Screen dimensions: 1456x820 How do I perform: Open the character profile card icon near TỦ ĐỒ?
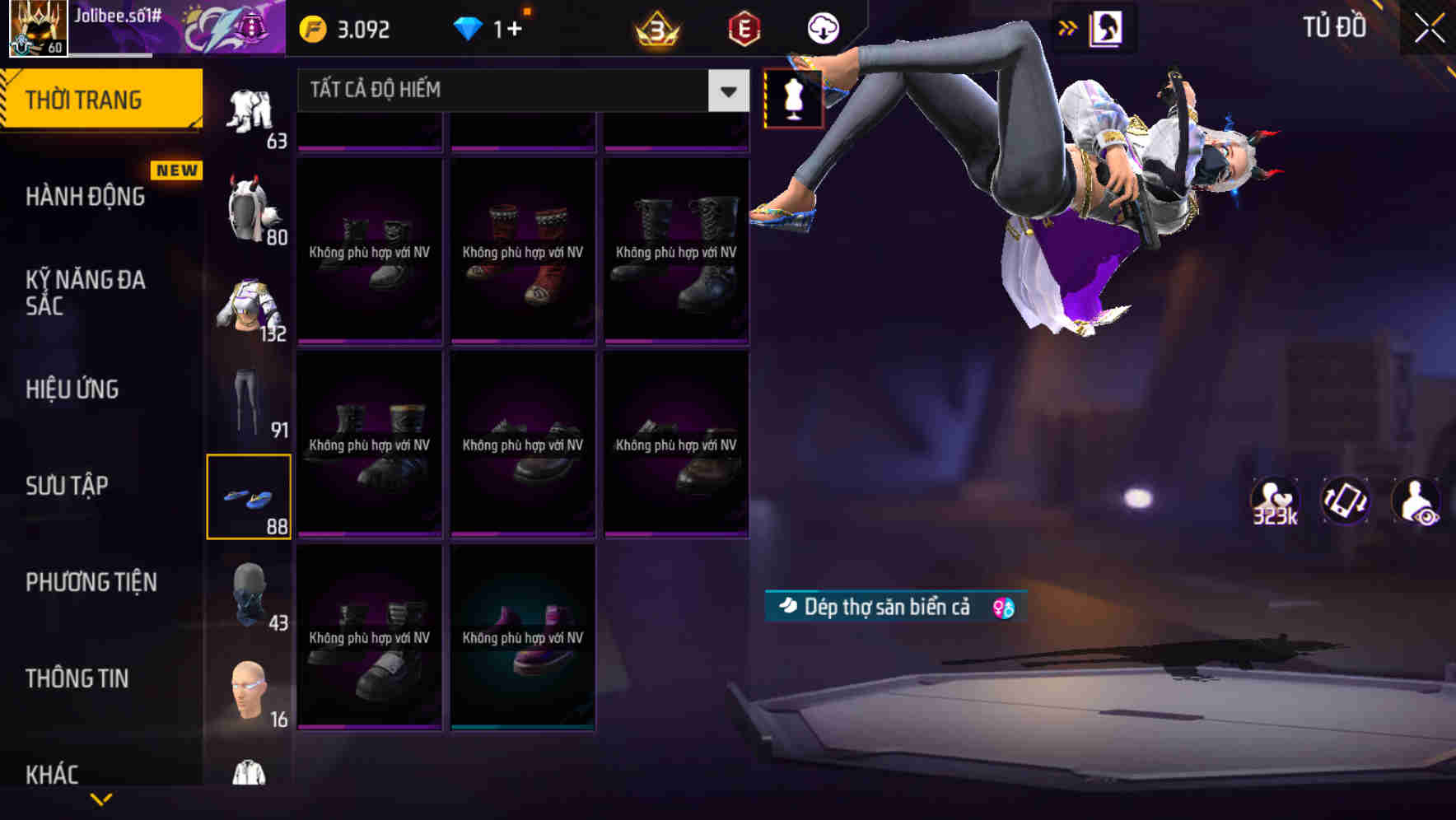point(1105,27)
